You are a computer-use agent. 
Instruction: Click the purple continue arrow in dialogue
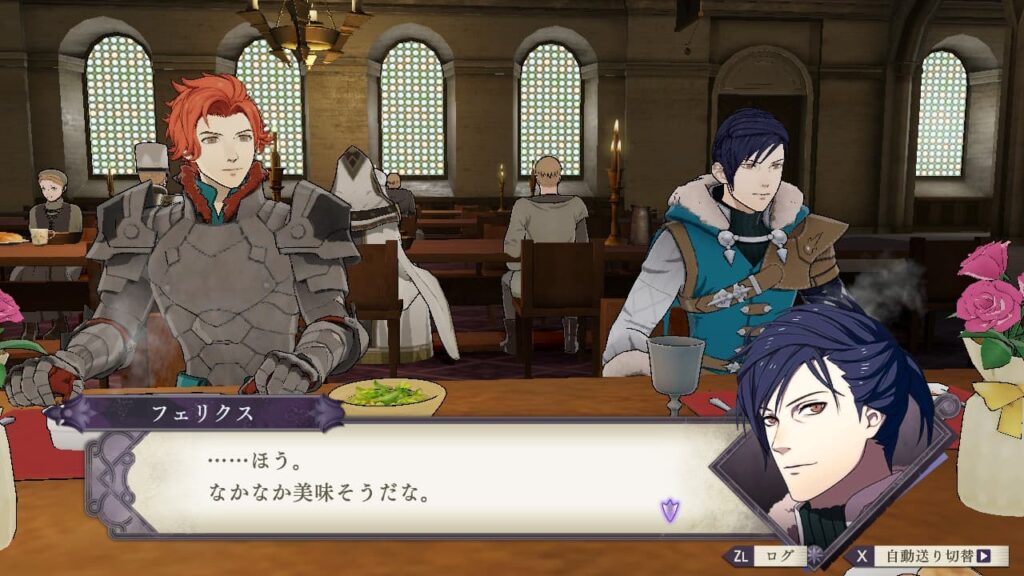click(x=669, y=511)
